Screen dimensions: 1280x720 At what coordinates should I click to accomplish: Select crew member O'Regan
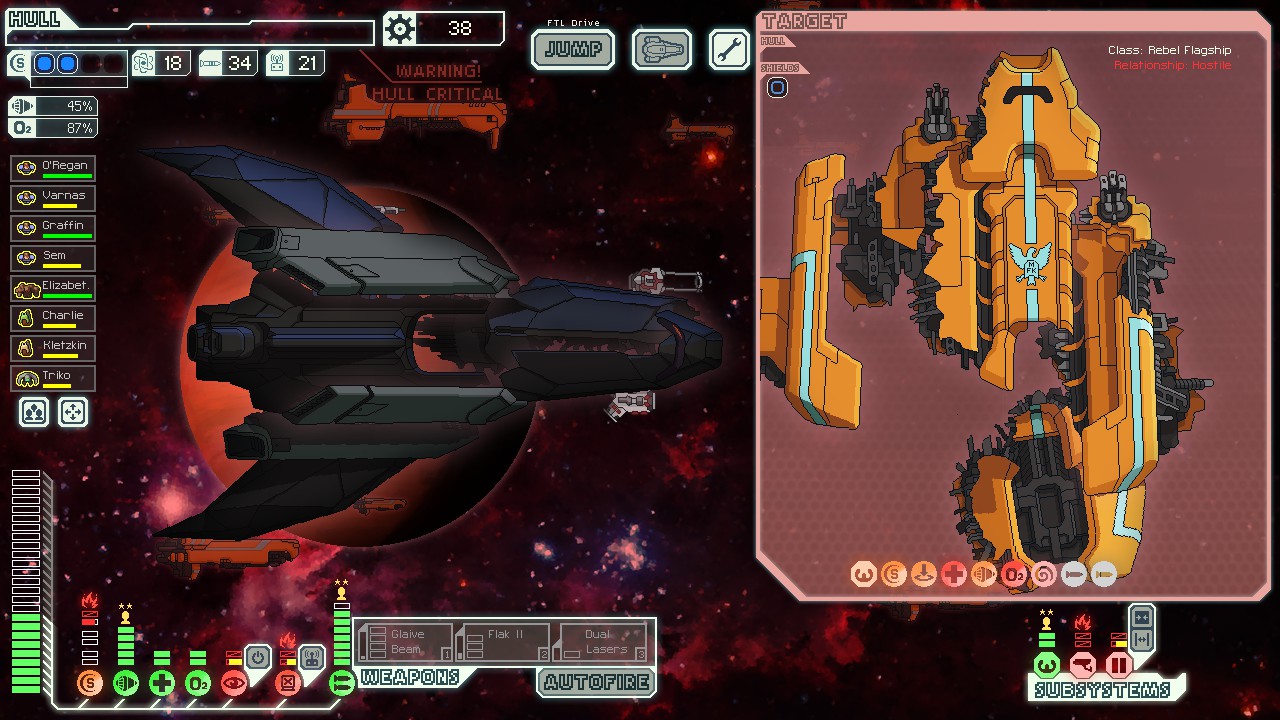(x=53, y=168)
